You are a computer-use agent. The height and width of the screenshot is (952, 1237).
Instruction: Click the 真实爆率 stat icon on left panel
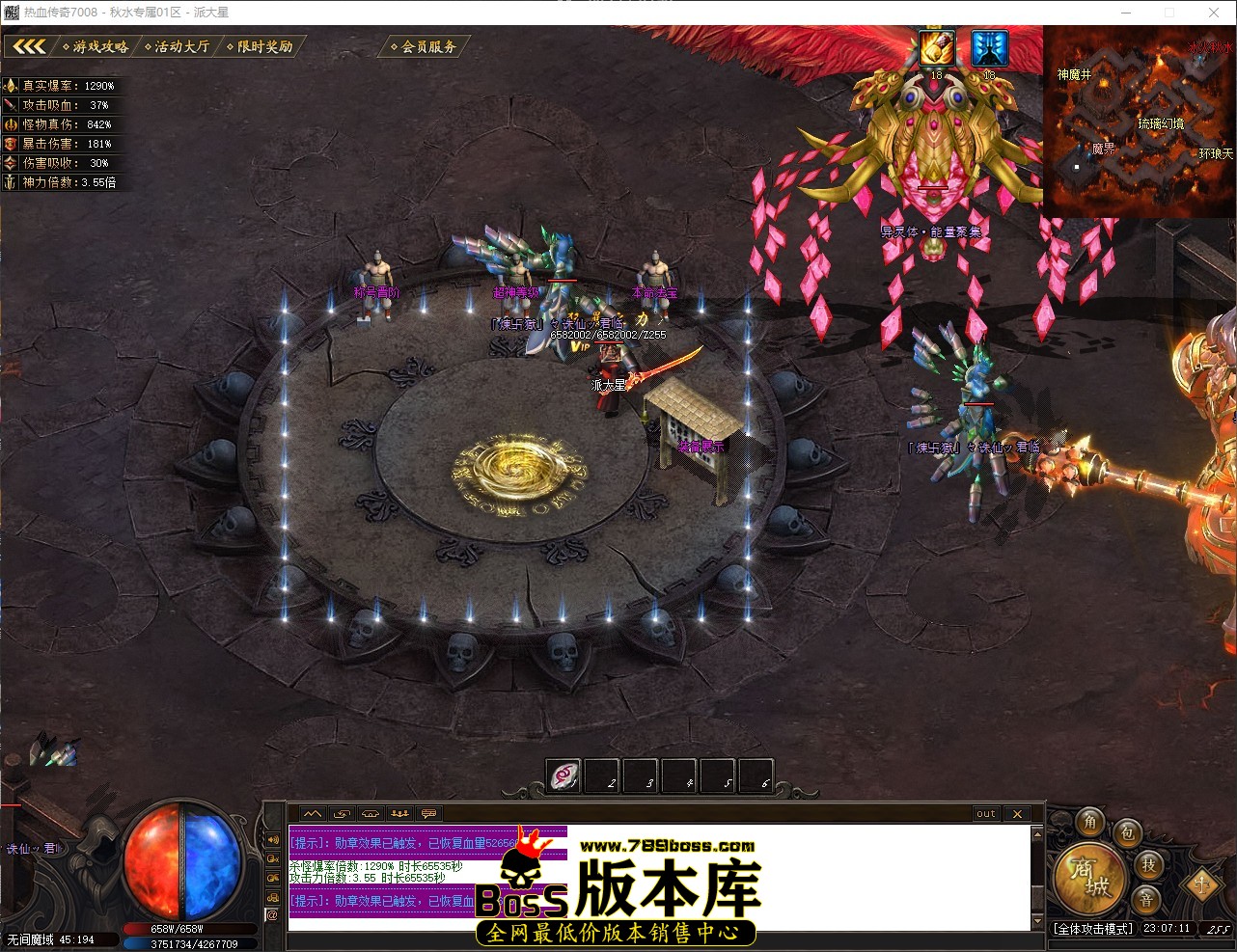point(9,85)
